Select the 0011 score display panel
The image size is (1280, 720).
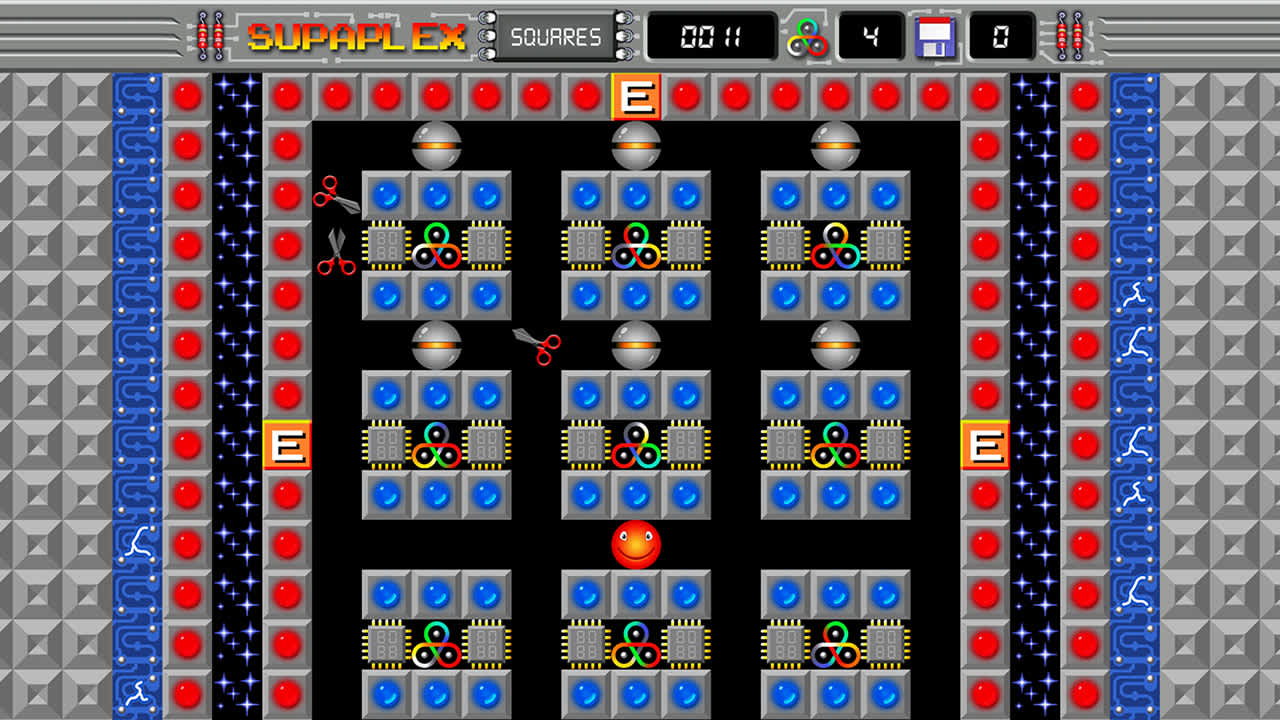click(713, 36)
